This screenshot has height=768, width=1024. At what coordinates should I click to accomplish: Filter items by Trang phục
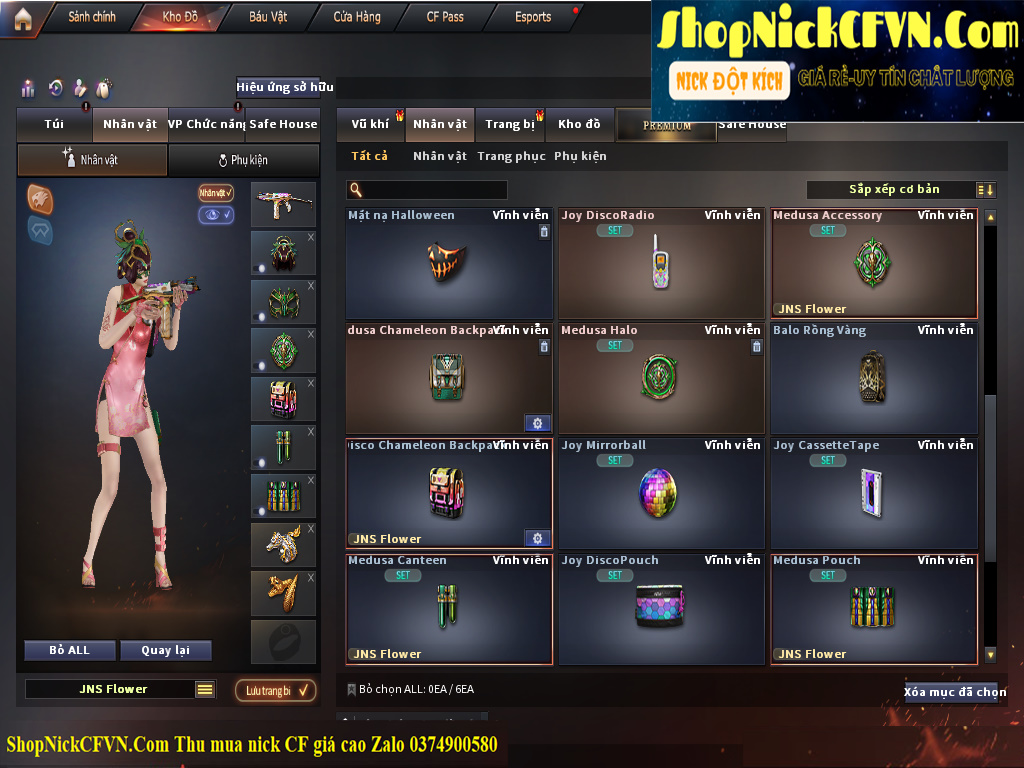[511, 156]
